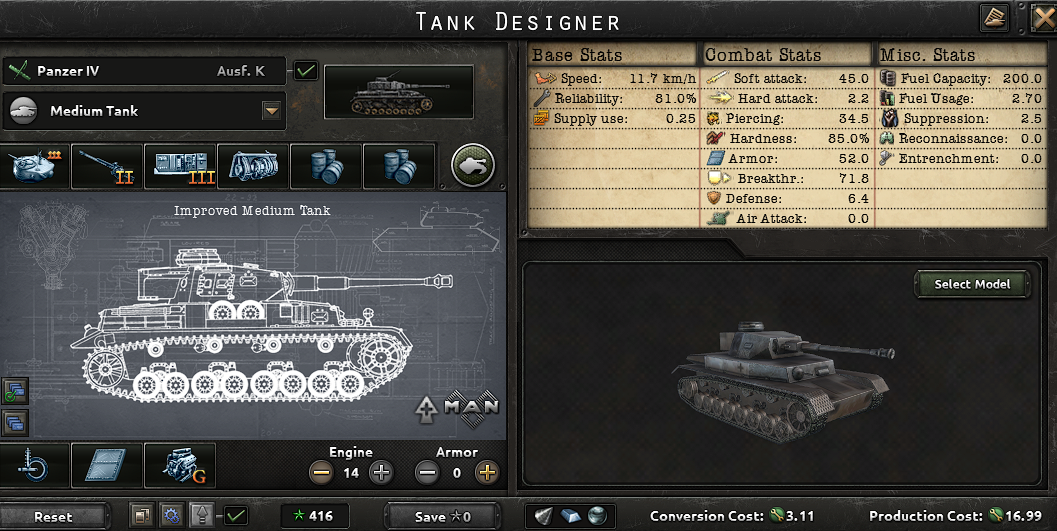Select the engine module slot marked G
The width and height of the screenshot is (1057, 531).
click(x=180, y=465)
